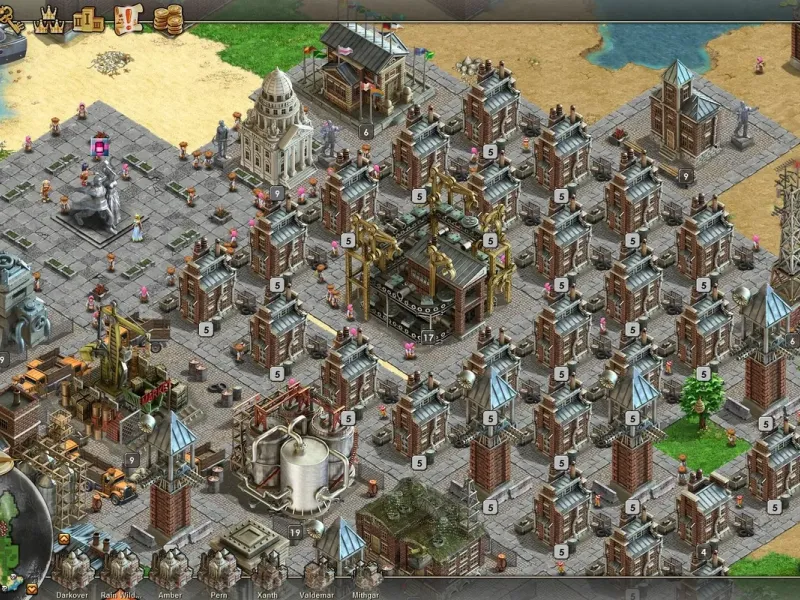
Task: Go to the Xanth city
Action: (267, 569)
